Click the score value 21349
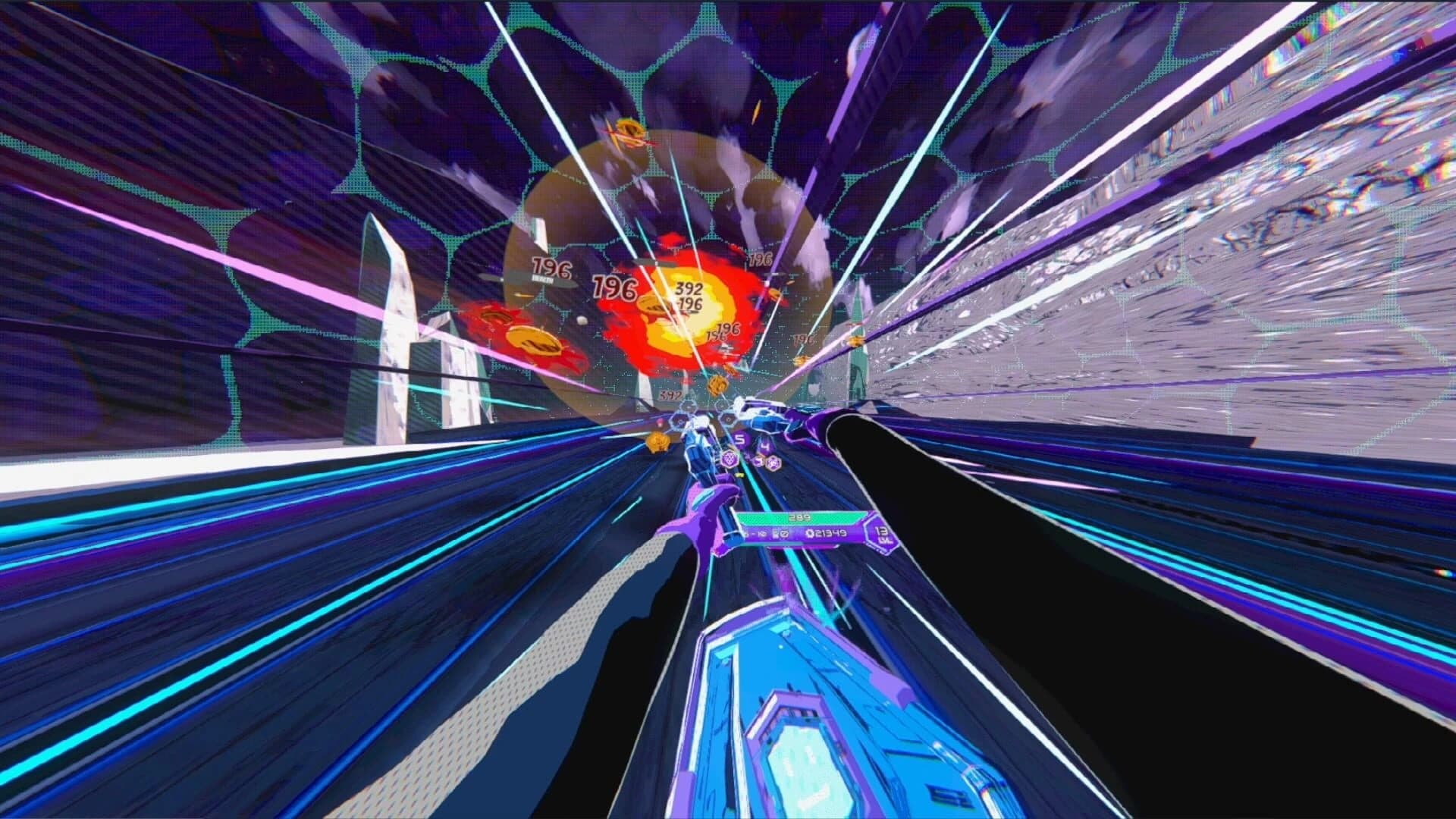 [830, 532]
